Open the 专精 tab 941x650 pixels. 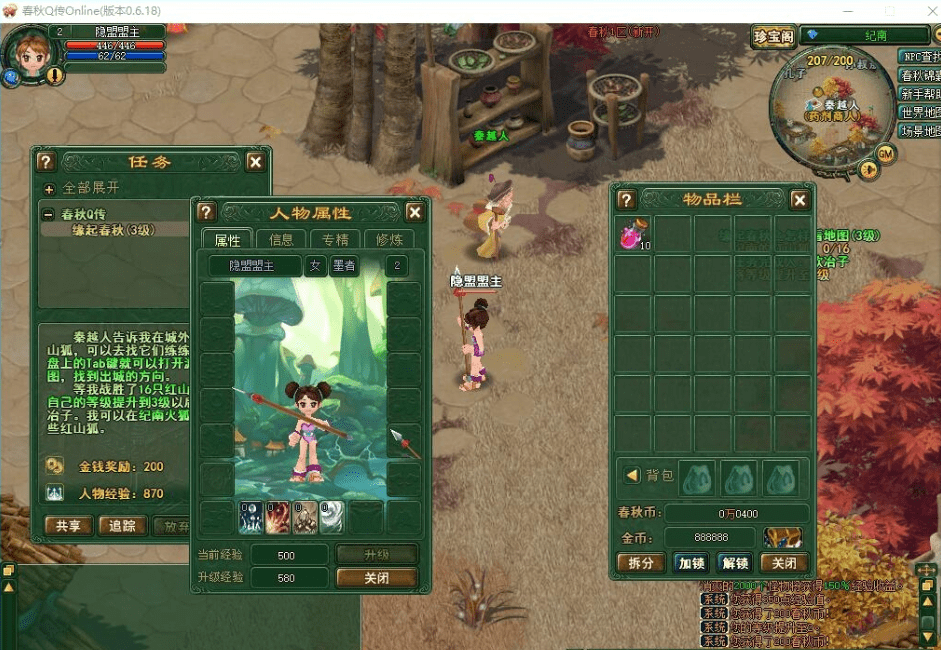click(x=336, y=239)
